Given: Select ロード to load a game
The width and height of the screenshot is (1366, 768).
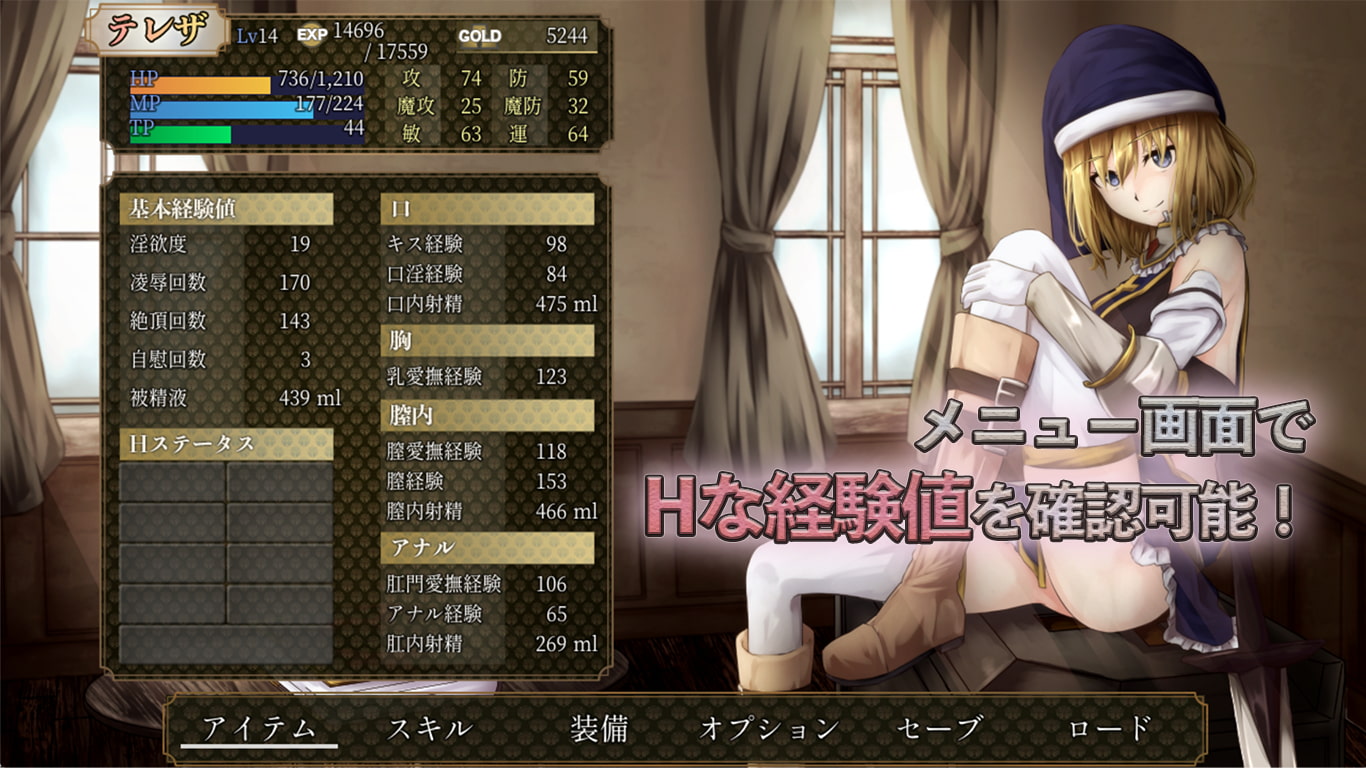Looking at the screenshot, I should pyautogui.click(x=1109, y=728).
